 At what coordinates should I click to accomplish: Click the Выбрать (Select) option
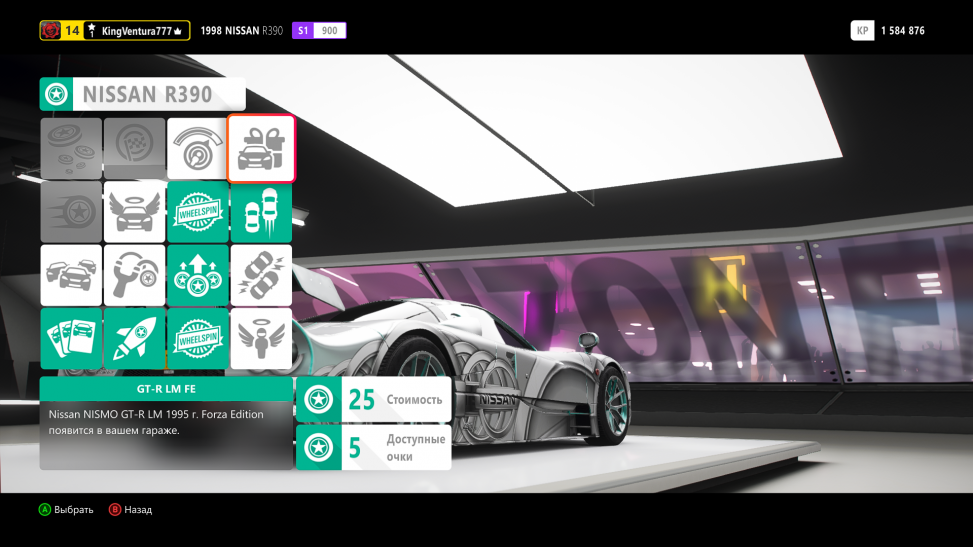point(66,510)
